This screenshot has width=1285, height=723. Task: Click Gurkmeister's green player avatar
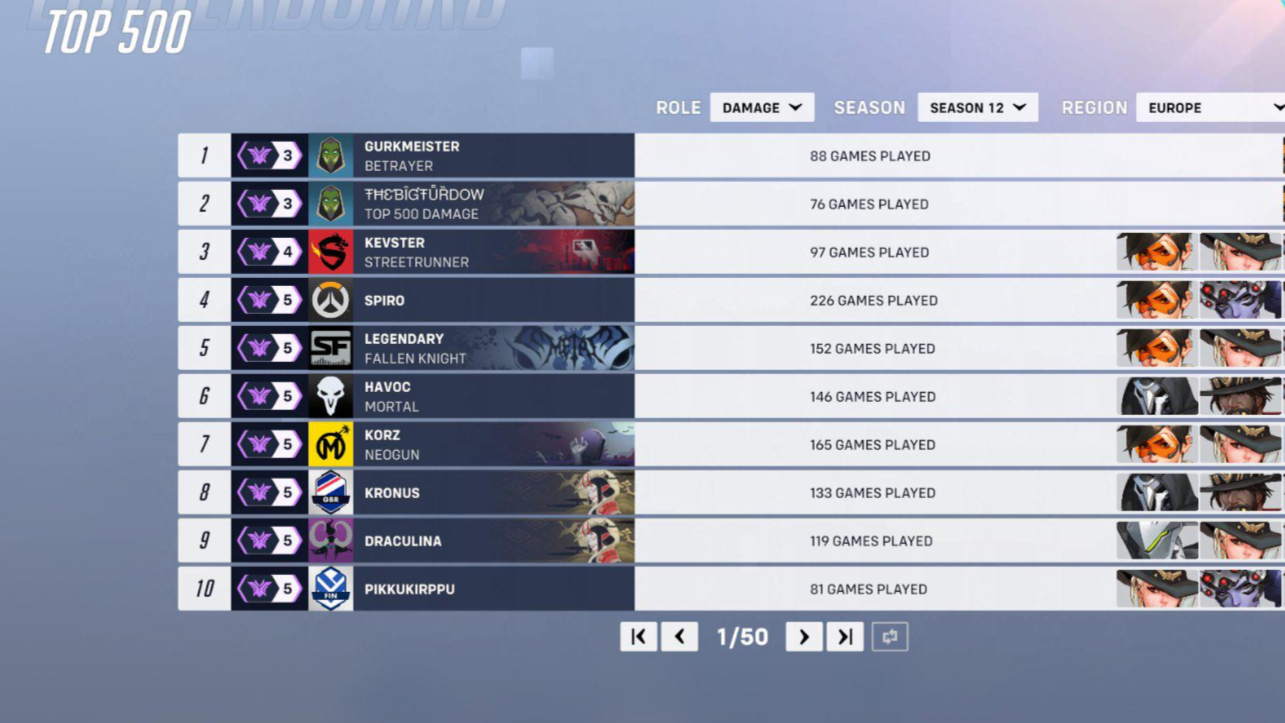(331, 155)
